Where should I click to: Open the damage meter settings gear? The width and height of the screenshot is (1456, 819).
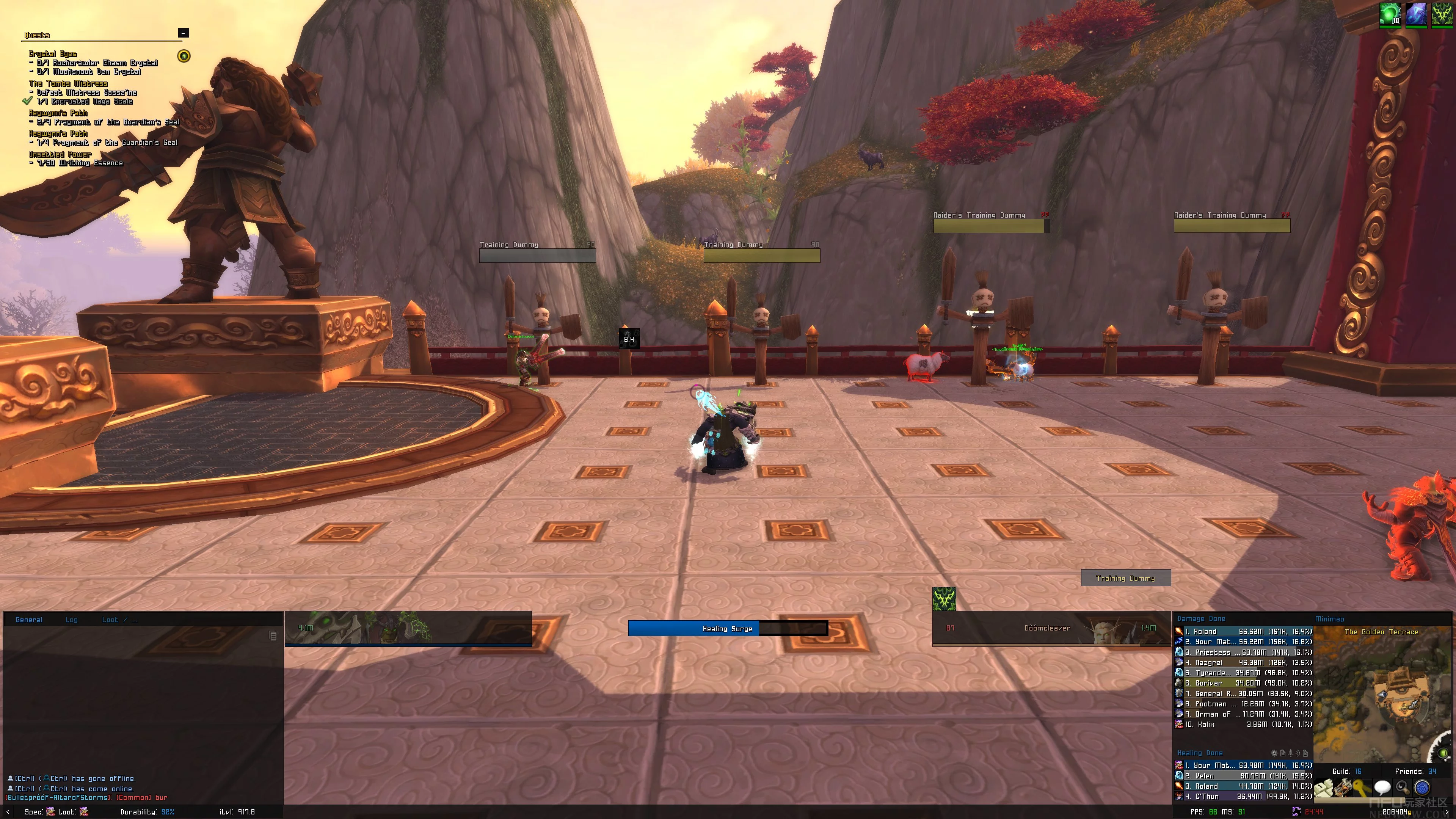pyautogui.click(x=1274, y=753)
